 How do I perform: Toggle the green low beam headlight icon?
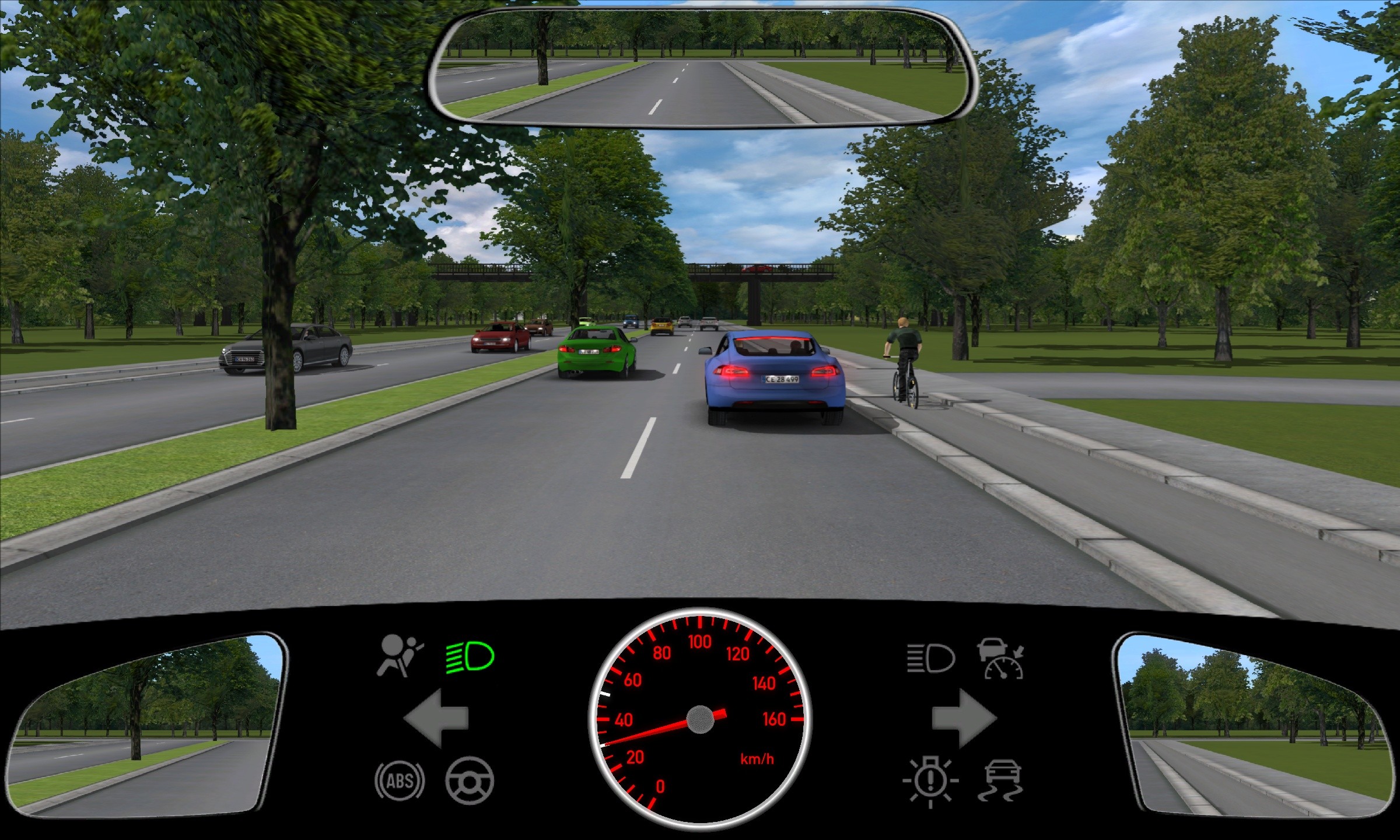[x=470, y=658]
